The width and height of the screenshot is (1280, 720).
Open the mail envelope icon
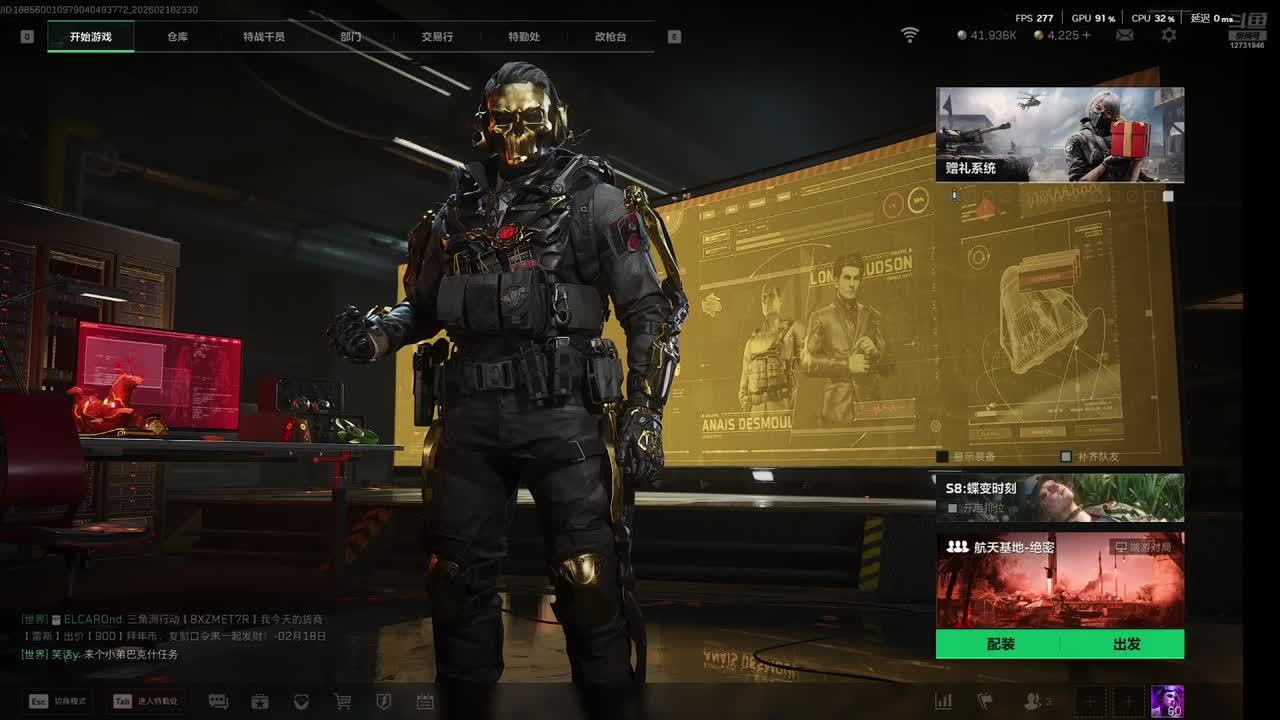coord(1125,35)
